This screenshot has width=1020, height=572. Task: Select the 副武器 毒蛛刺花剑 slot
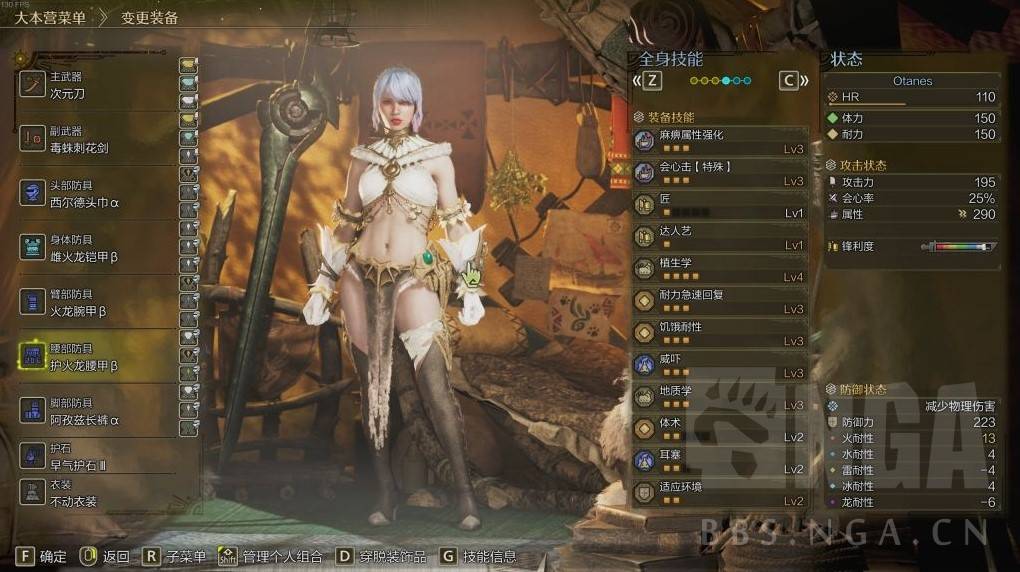[x=97, y=138]
